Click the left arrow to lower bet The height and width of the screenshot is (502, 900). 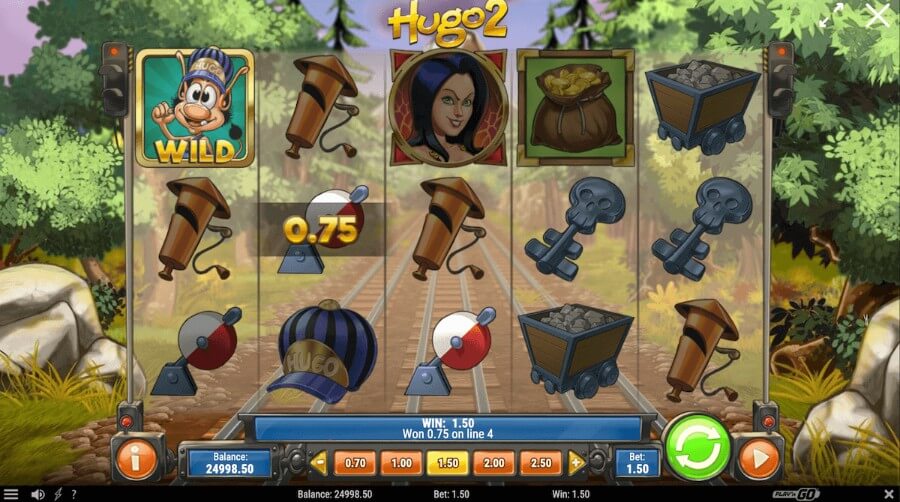click(319, 462)
